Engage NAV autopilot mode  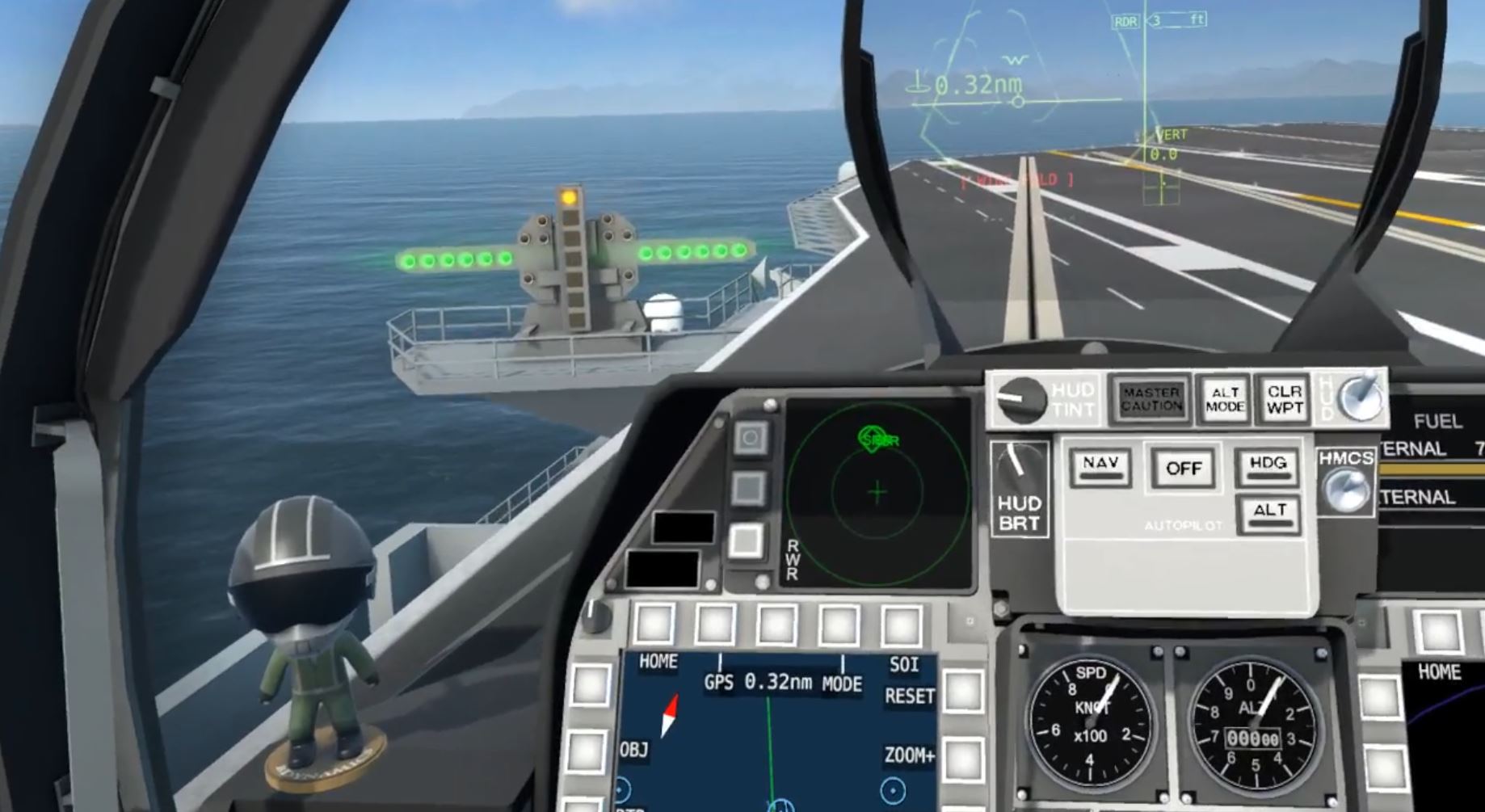pyautogui.click(x=1100, y=466)
